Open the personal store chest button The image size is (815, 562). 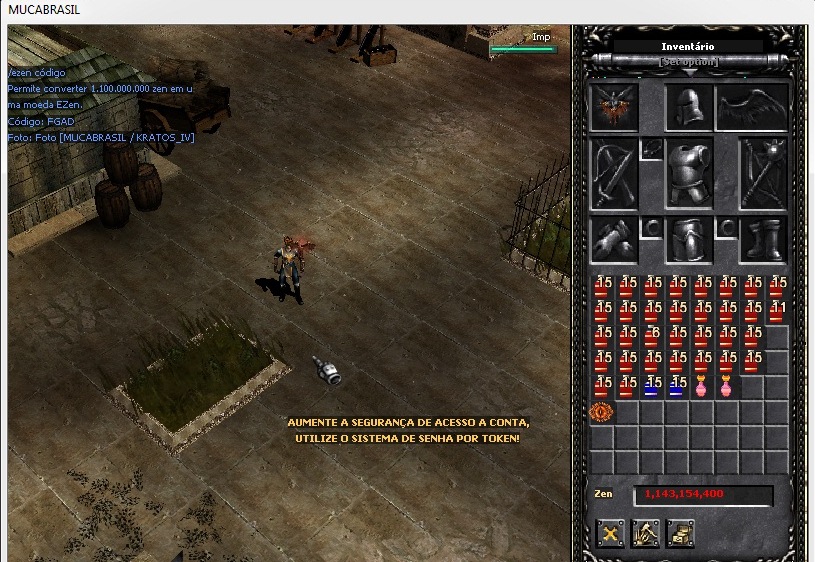pyautogui.click(x=680, y=534)
